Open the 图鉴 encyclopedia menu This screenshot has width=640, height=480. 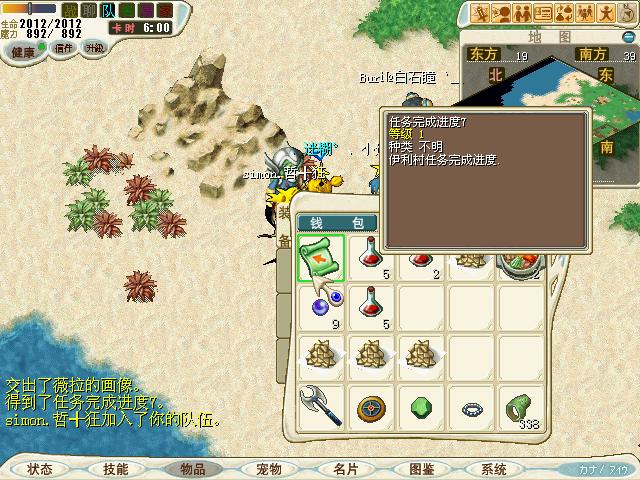tap(421, 468)
